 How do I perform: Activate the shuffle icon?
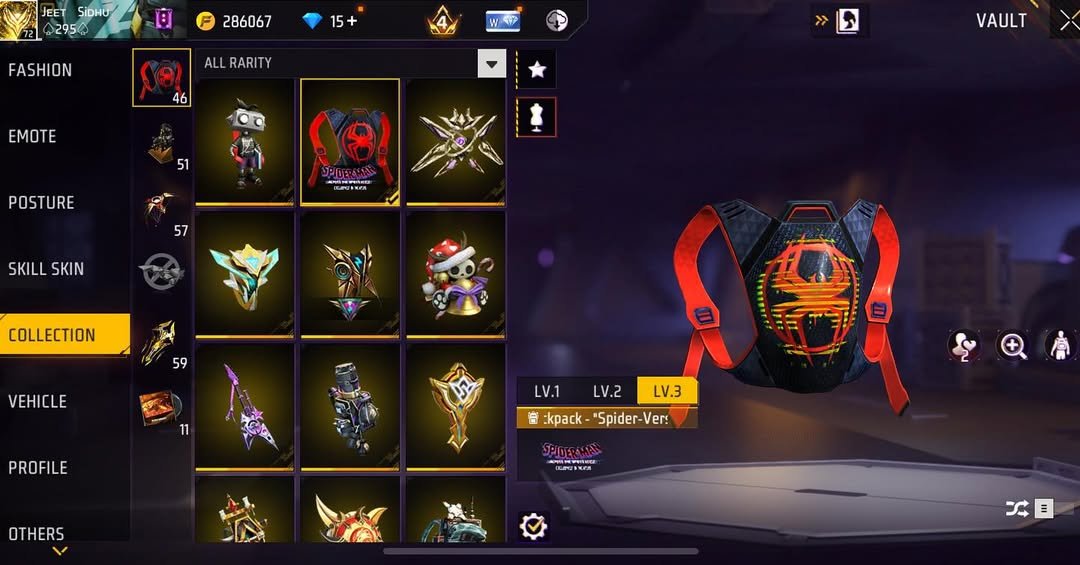(1017, 509)
